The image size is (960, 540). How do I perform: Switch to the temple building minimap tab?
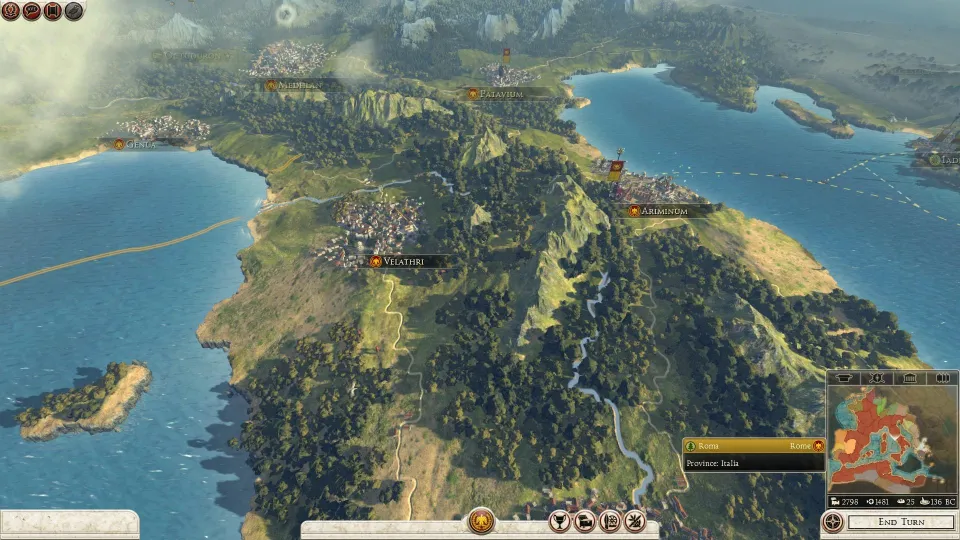point(910,378)
